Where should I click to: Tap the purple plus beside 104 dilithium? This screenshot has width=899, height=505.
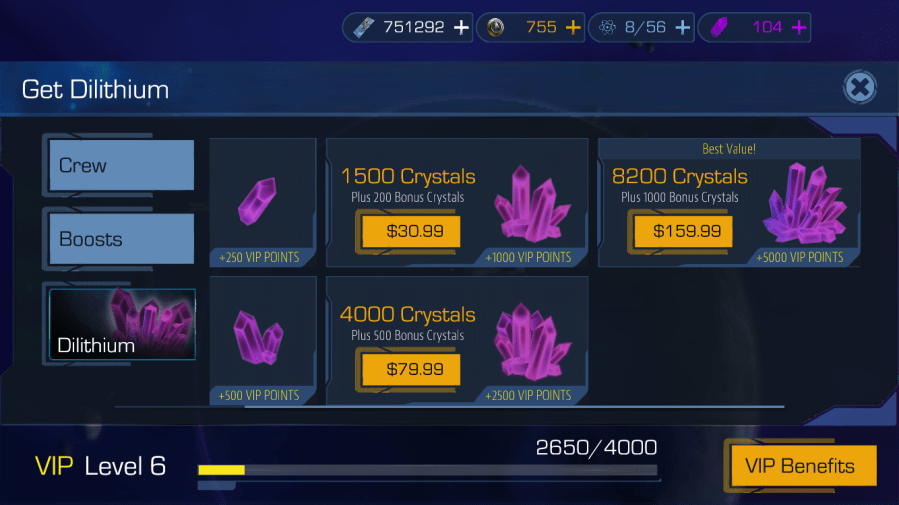point(799,28)
